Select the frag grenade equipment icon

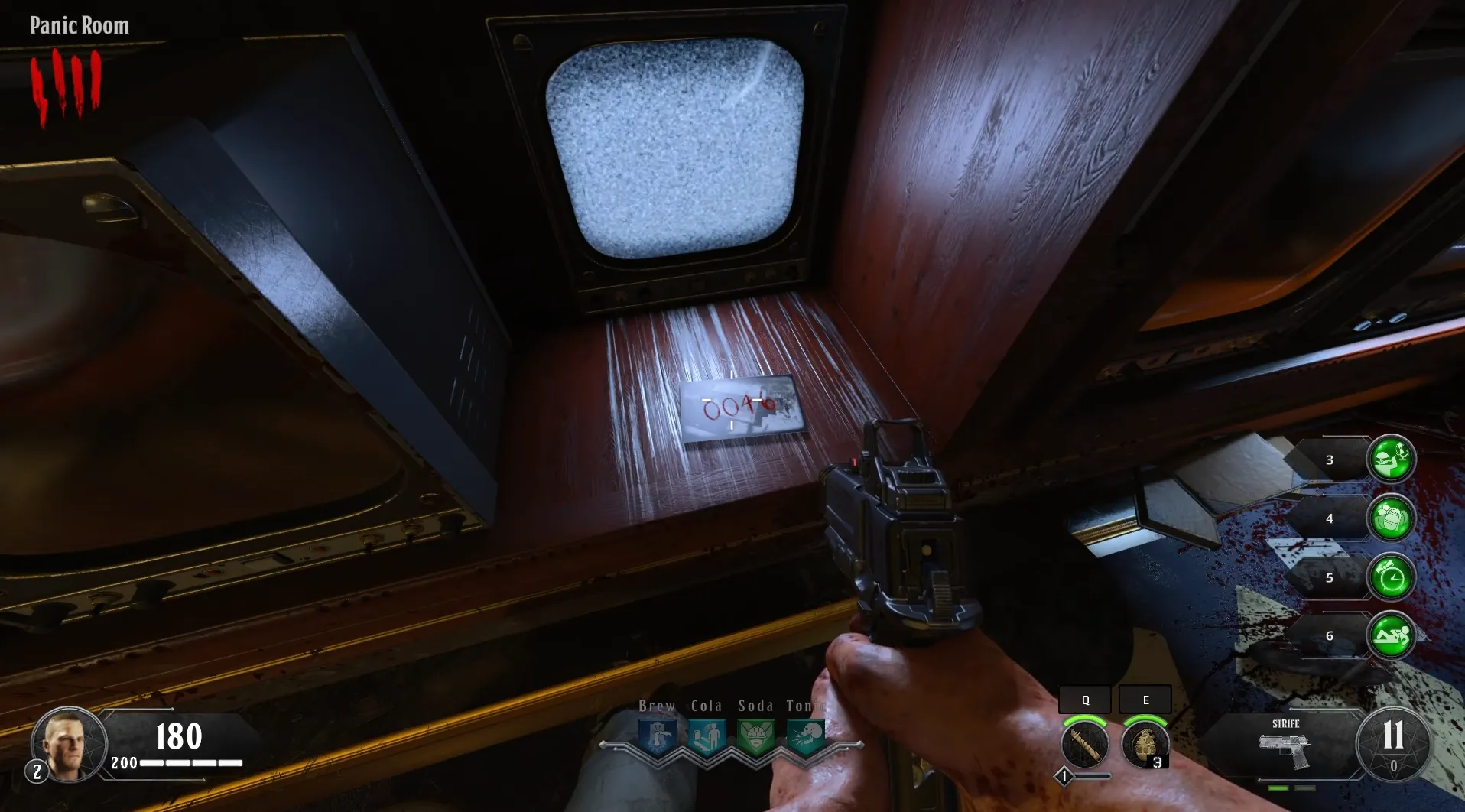tap(1145, 745)
